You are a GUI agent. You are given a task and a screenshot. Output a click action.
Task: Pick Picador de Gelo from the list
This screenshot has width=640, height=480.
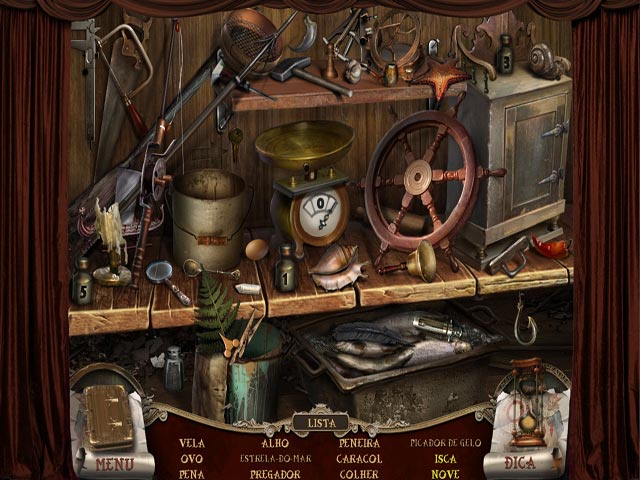pos(445,442)
